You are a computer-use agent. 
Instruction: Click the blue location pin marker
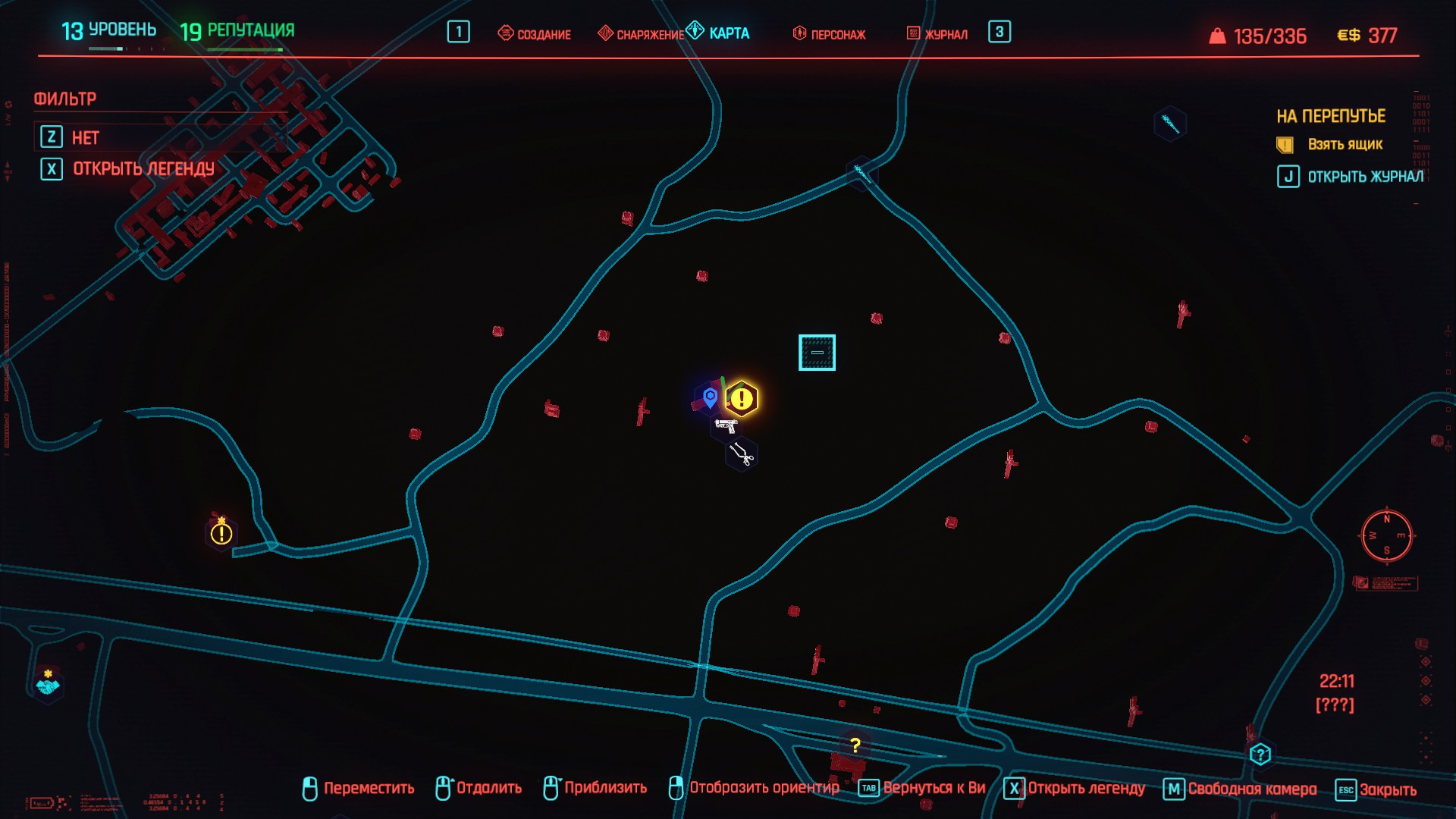710,397
